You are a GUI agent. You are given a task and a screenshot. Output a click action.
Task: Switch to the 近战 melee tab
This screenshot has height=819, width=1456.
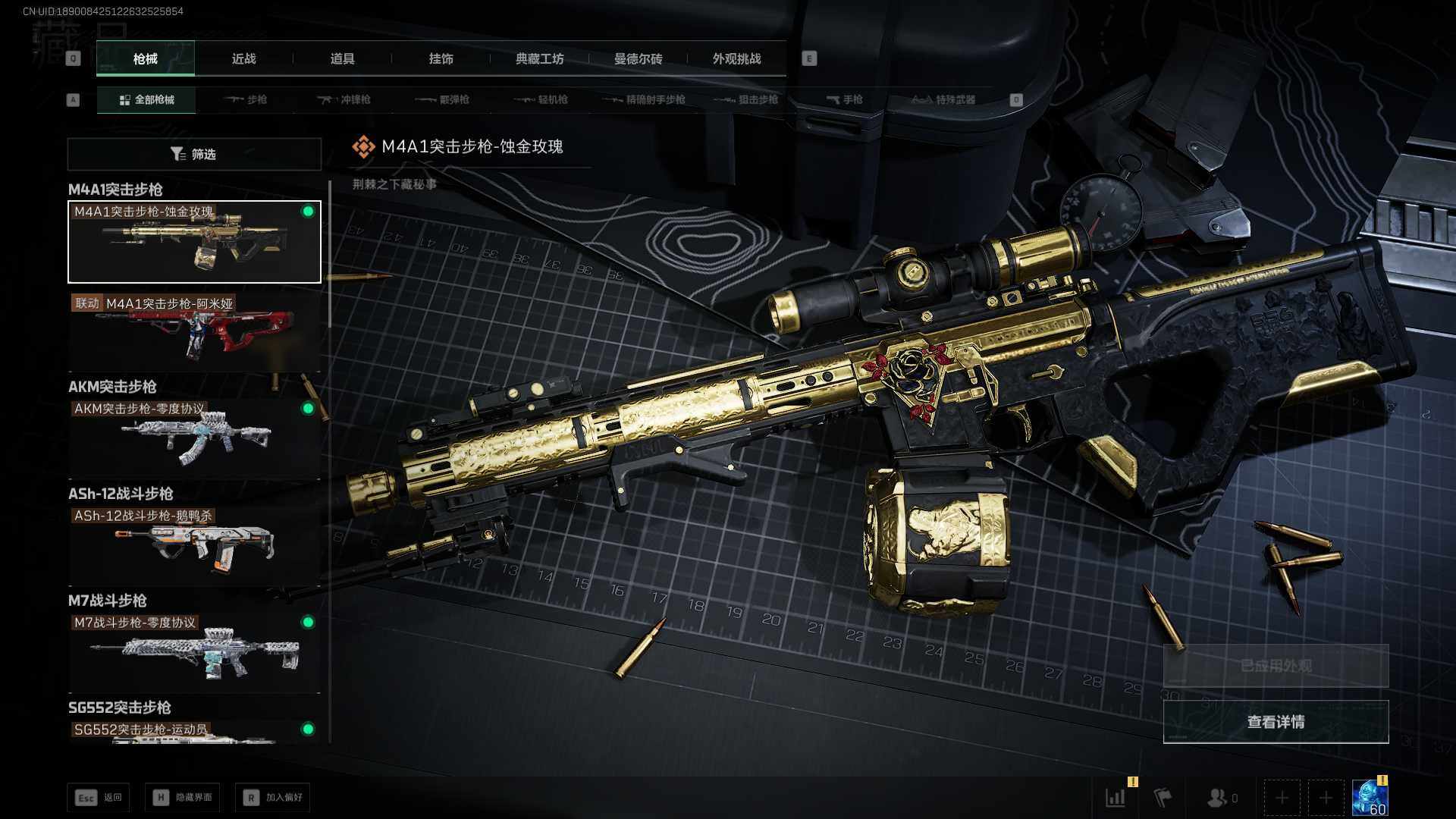point(243,59)
